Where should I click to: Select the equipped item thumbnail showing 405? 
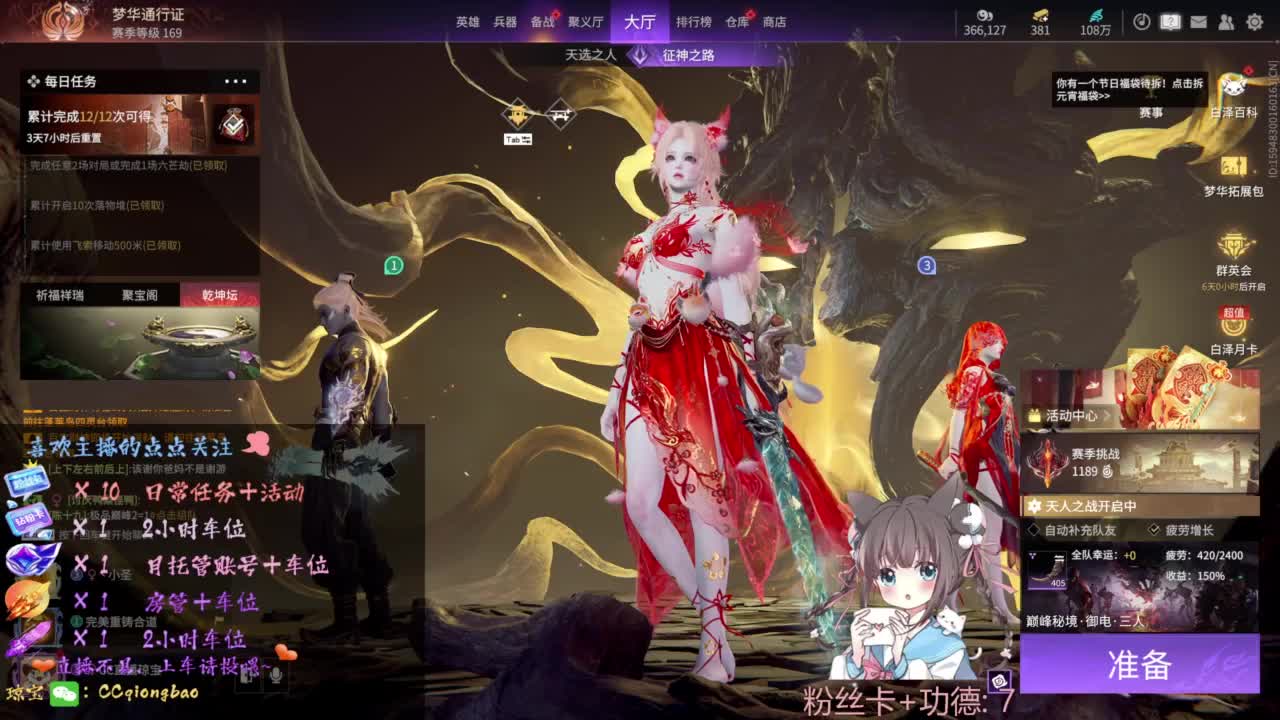(x=1046, y=569)
